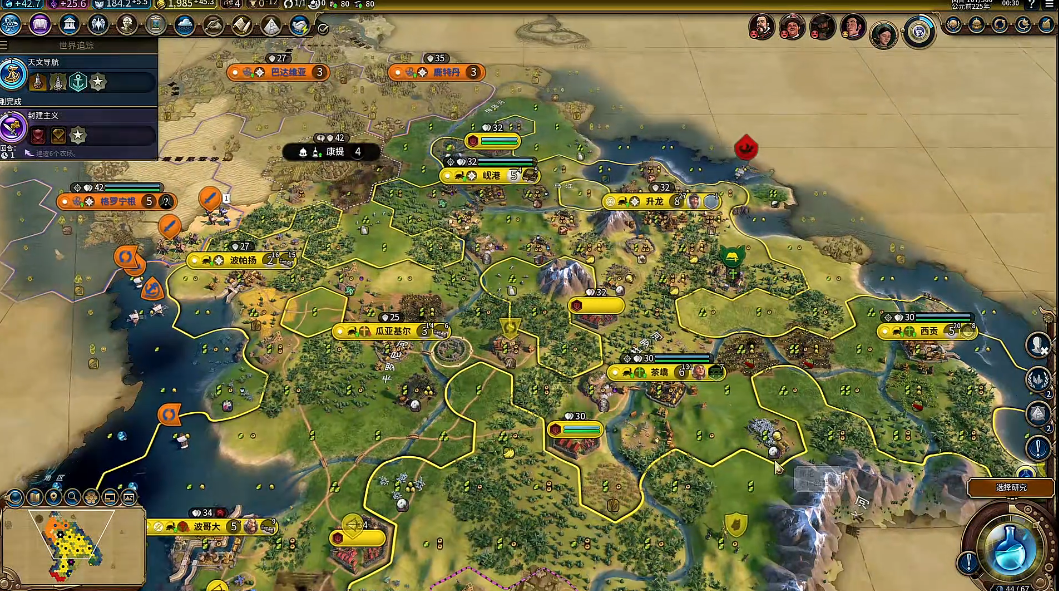Screen dimensions: 1059x591
Task: Open the Great People screen
Action: point(127,24)
